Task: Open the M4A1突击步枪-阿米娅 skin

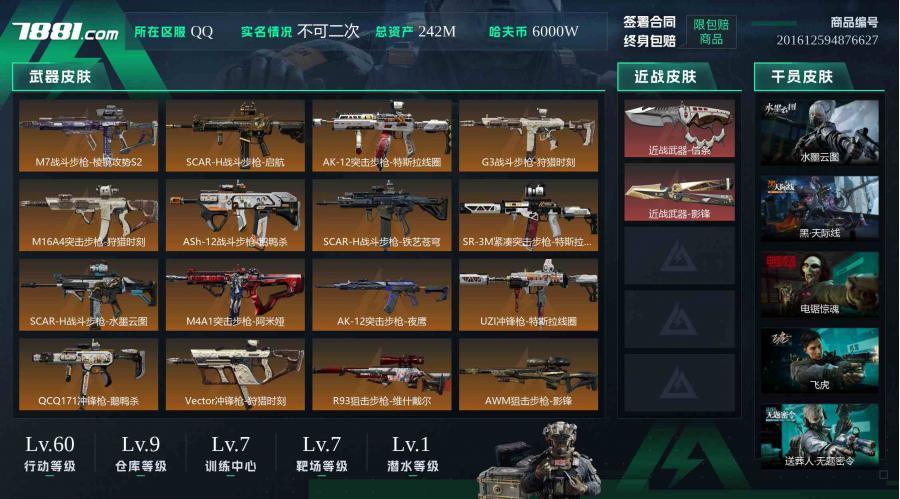Action: point(235,294)
